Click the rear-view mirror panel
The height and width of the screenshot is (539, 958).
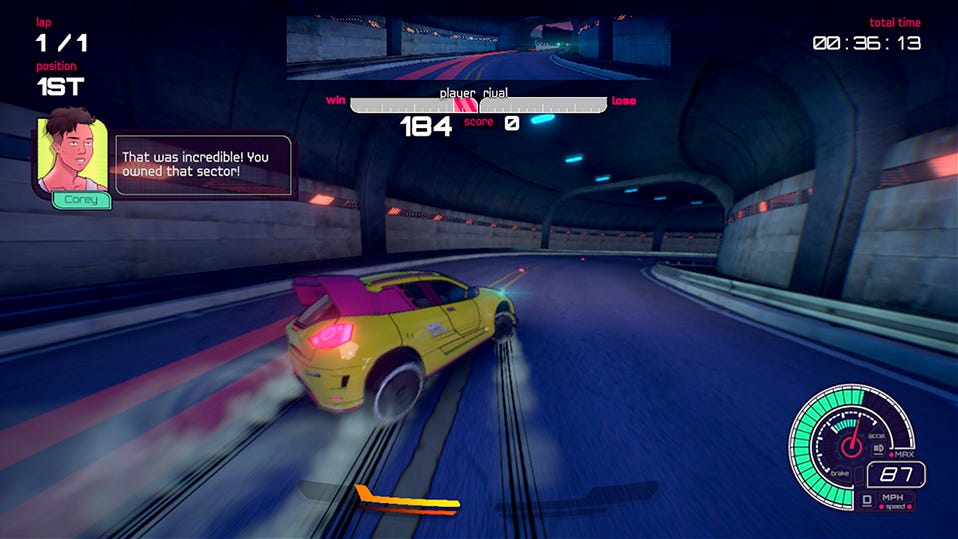tap(478, 47)
